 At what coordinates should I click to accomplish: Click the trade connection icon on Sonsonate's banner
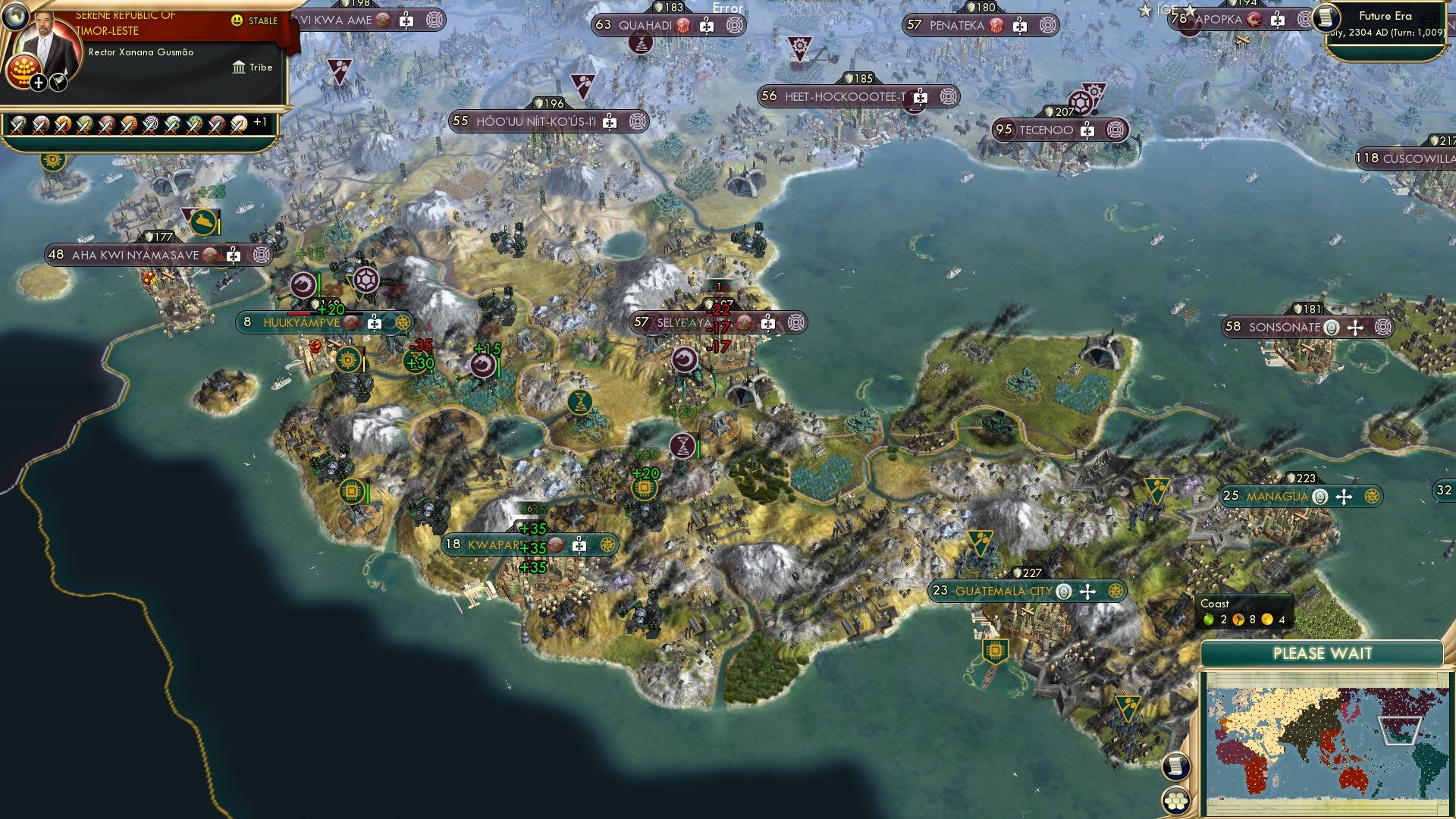coord(1383,328)
